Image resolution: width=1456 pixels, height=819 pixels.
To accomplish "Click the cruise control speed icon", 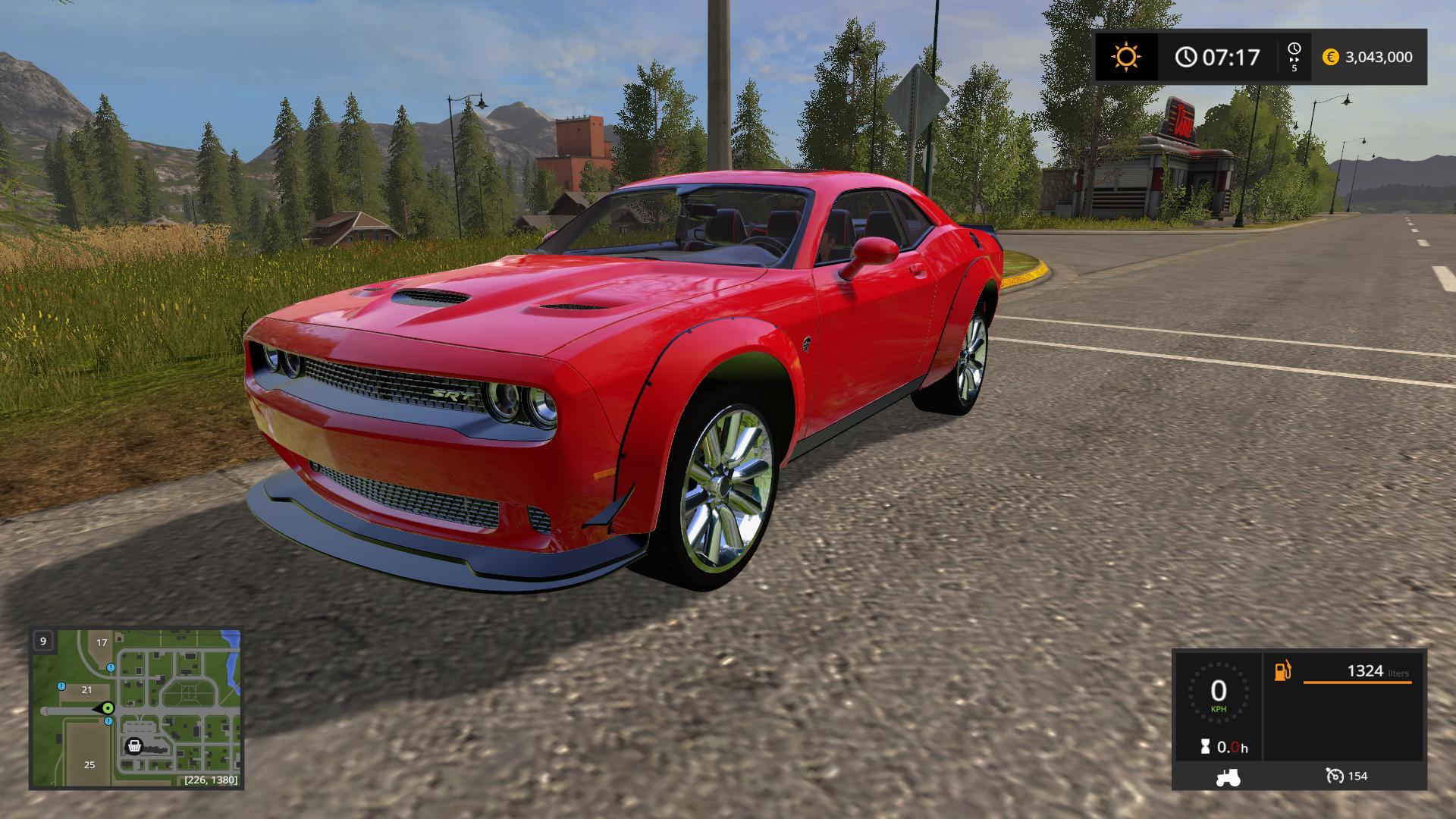I will 1334,776.
